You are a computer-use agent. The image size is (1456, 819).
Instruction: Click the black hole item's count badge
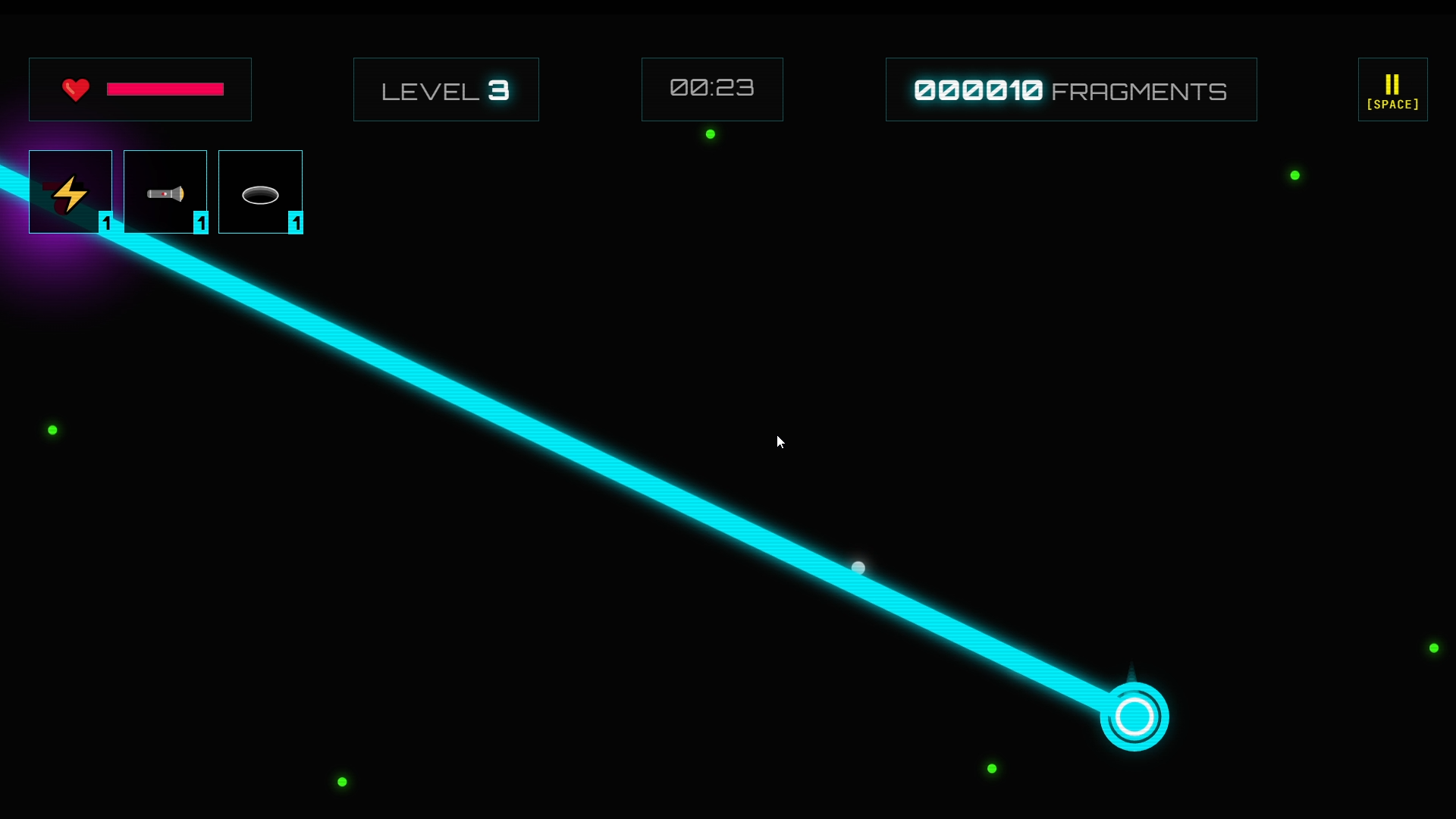click(x=296, y=224)
